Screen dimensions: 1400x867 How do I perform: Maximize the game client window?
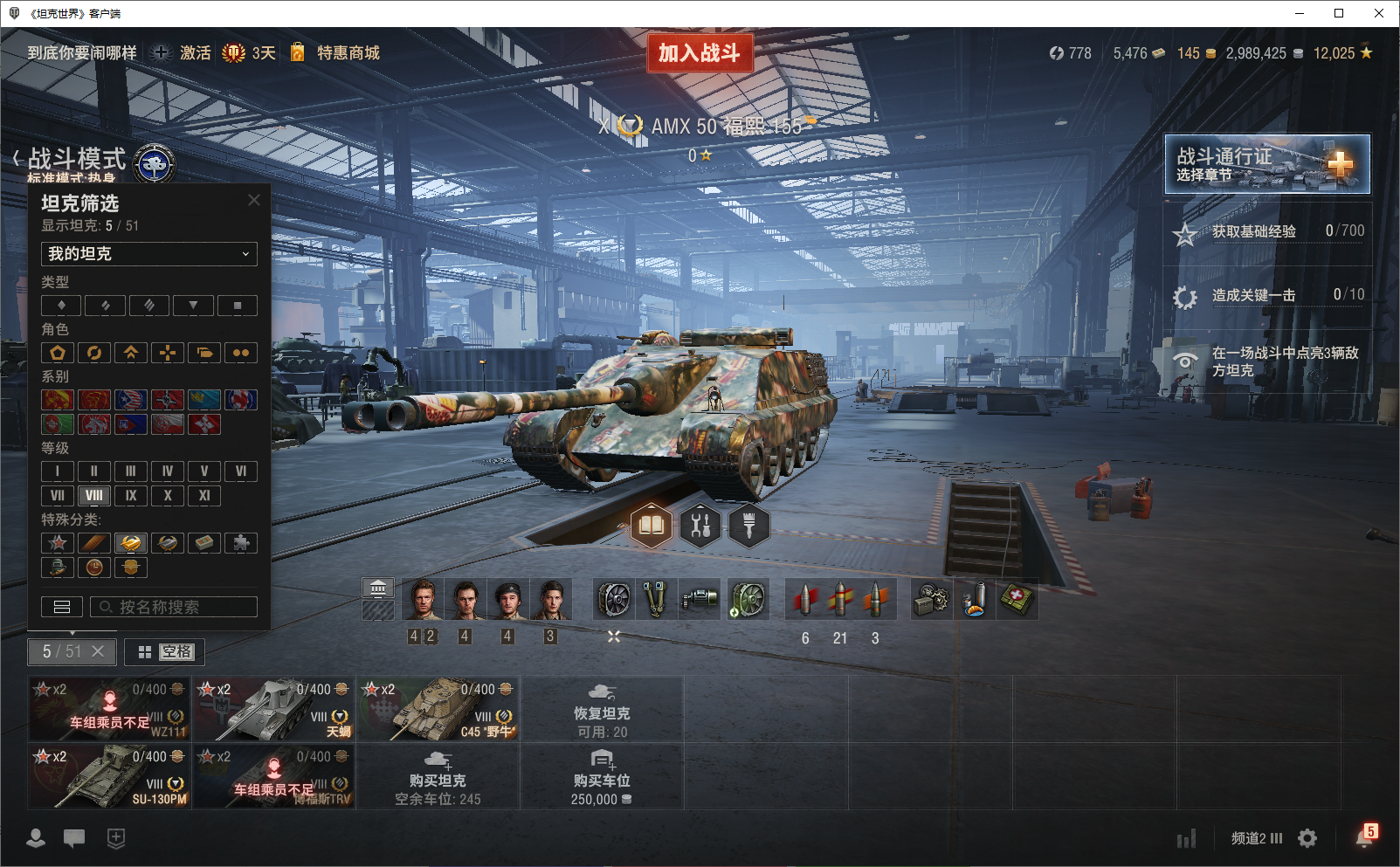pyautogui.click(x=1339, y=13)
